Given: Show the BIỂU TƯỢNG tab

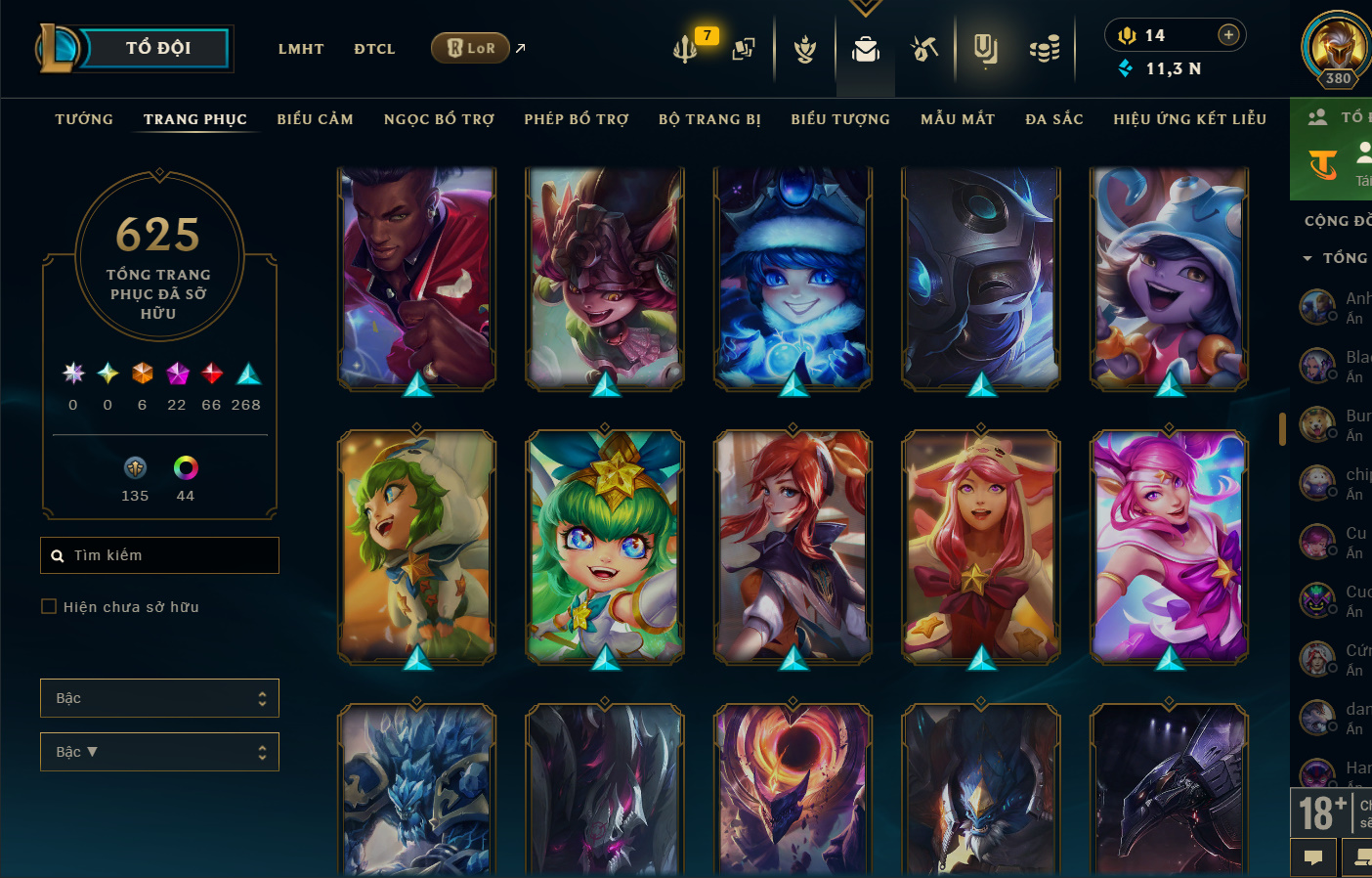Looking at the screenshot, I should coord(840,119).
